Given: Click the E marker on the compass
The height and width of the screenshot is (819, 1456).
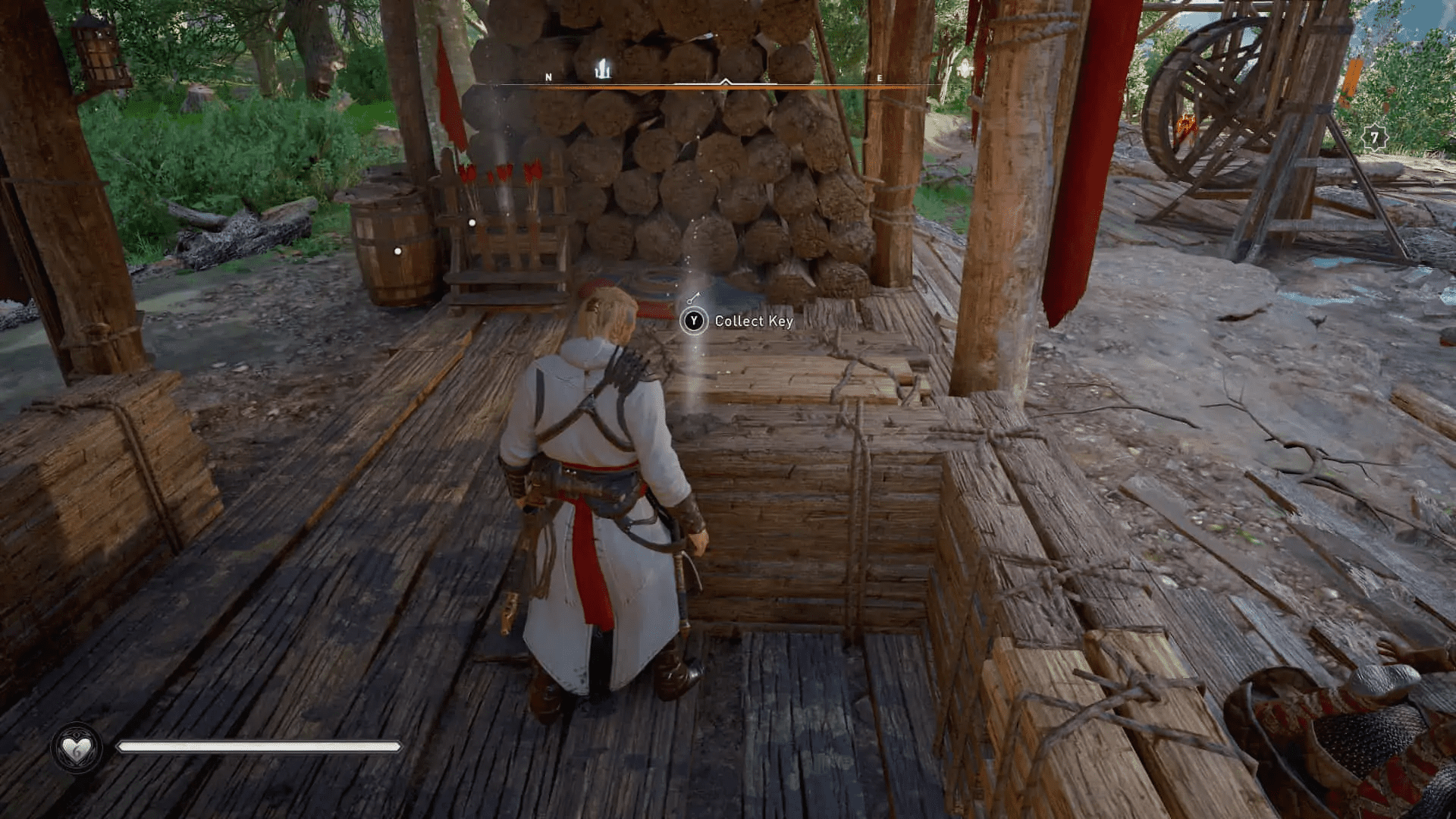Looking at the screenshot, I should tap(879, 77).
